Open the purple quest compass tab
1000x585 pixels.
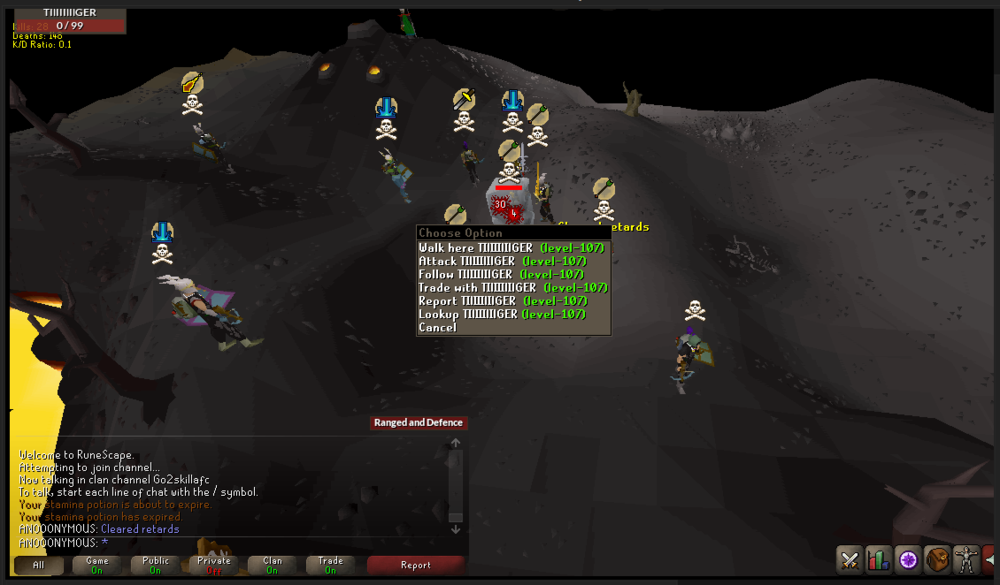pyautogui.click(x=908, y=560)
